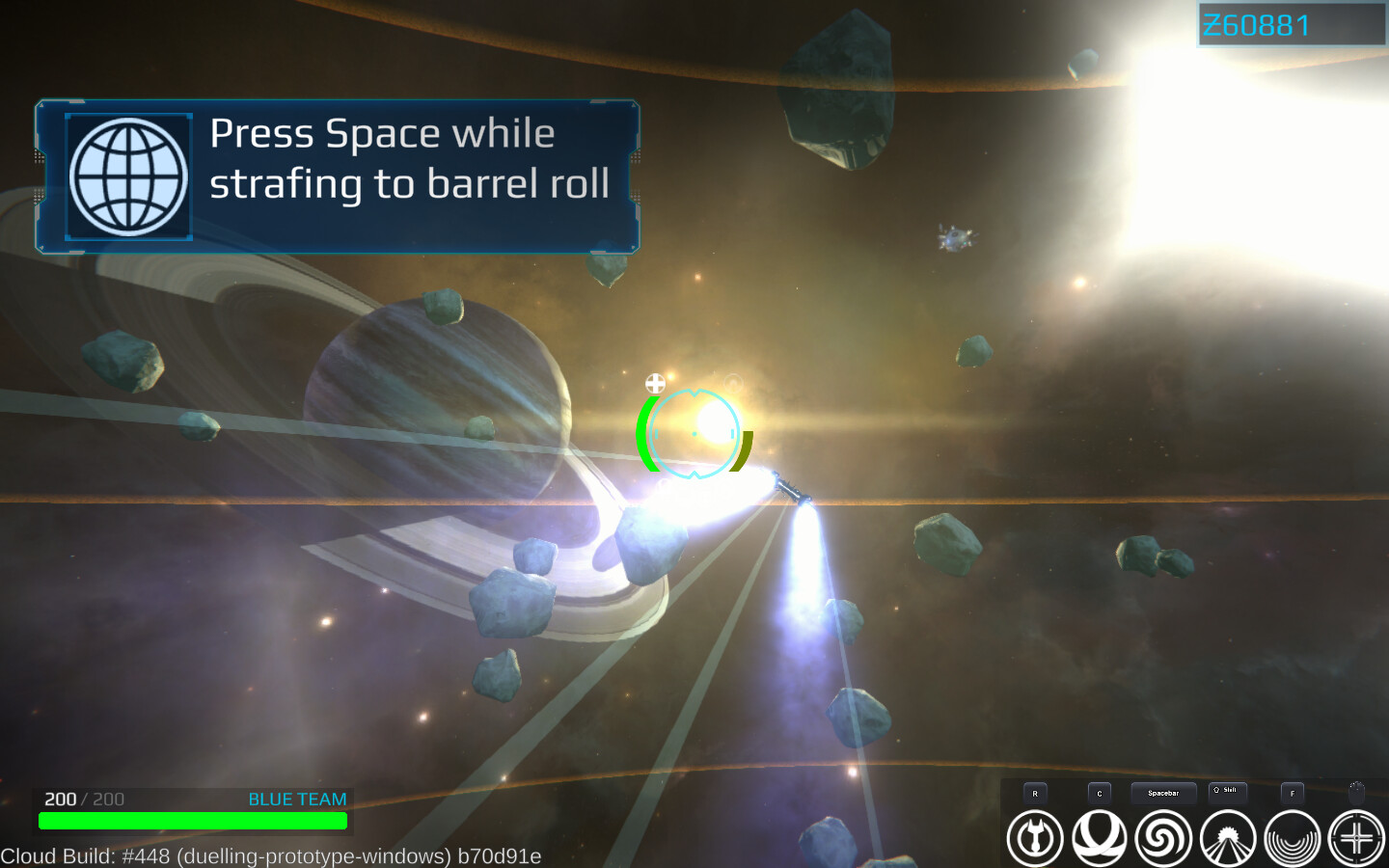This screenshot has width=1389, height=868.
Task: Click the globe icon on the tutorial panel
Action: coord(128,175)
